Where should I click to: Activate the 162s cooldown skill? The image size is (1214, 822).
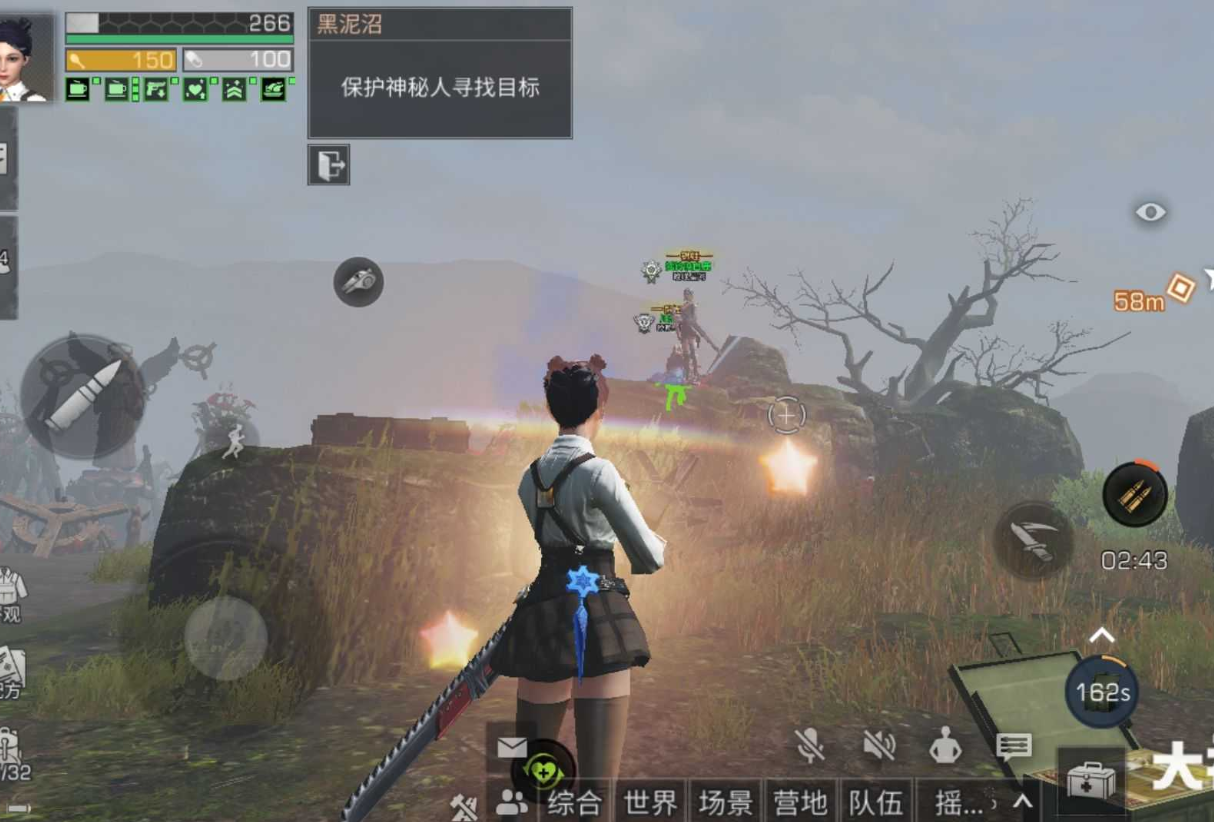pyautogui.click(x=1102, y=691)
